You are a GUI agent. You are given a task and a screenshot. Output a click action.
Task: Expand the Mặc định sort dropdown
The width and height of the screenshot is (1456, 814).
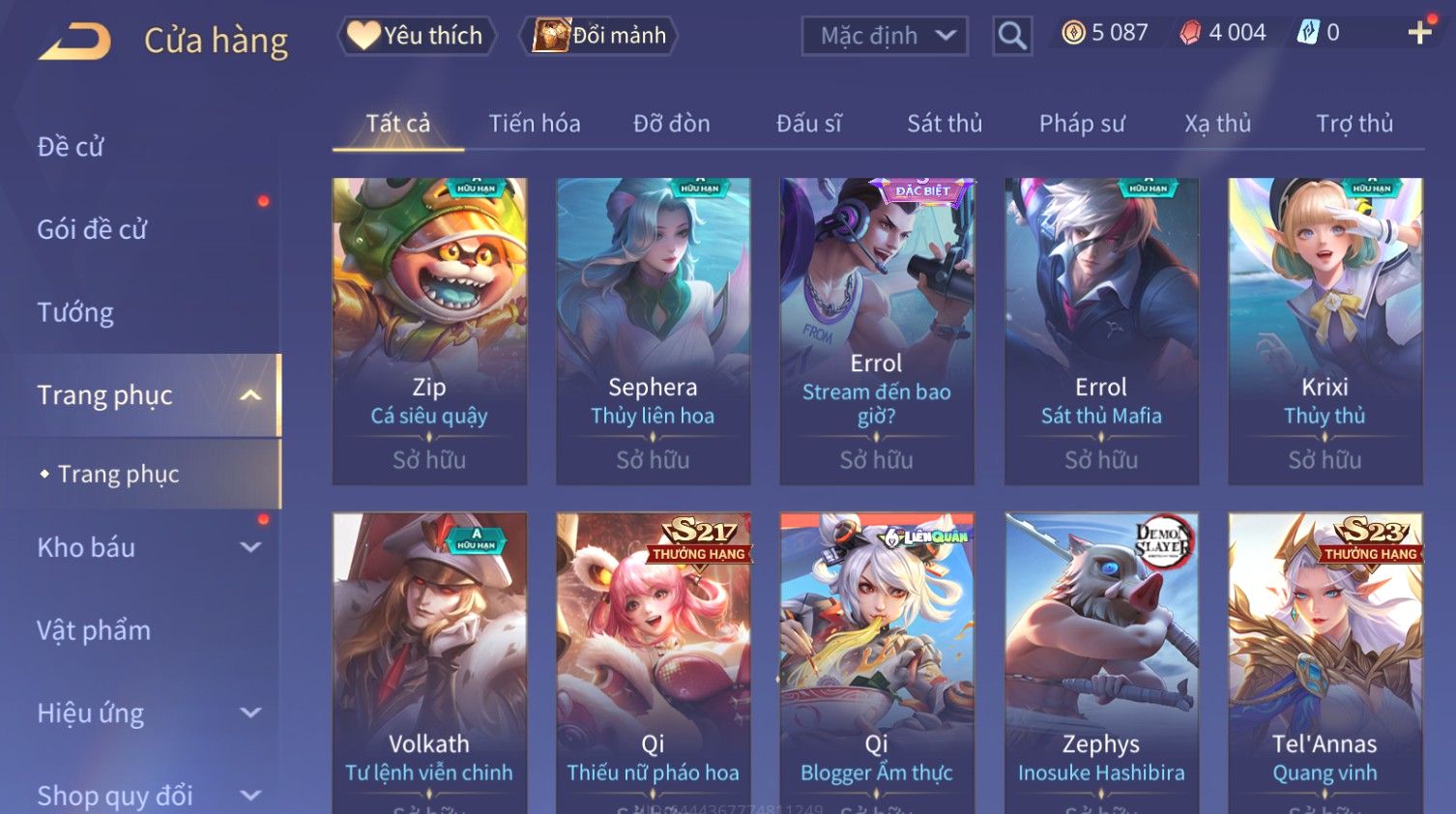[x=885, y=36]
